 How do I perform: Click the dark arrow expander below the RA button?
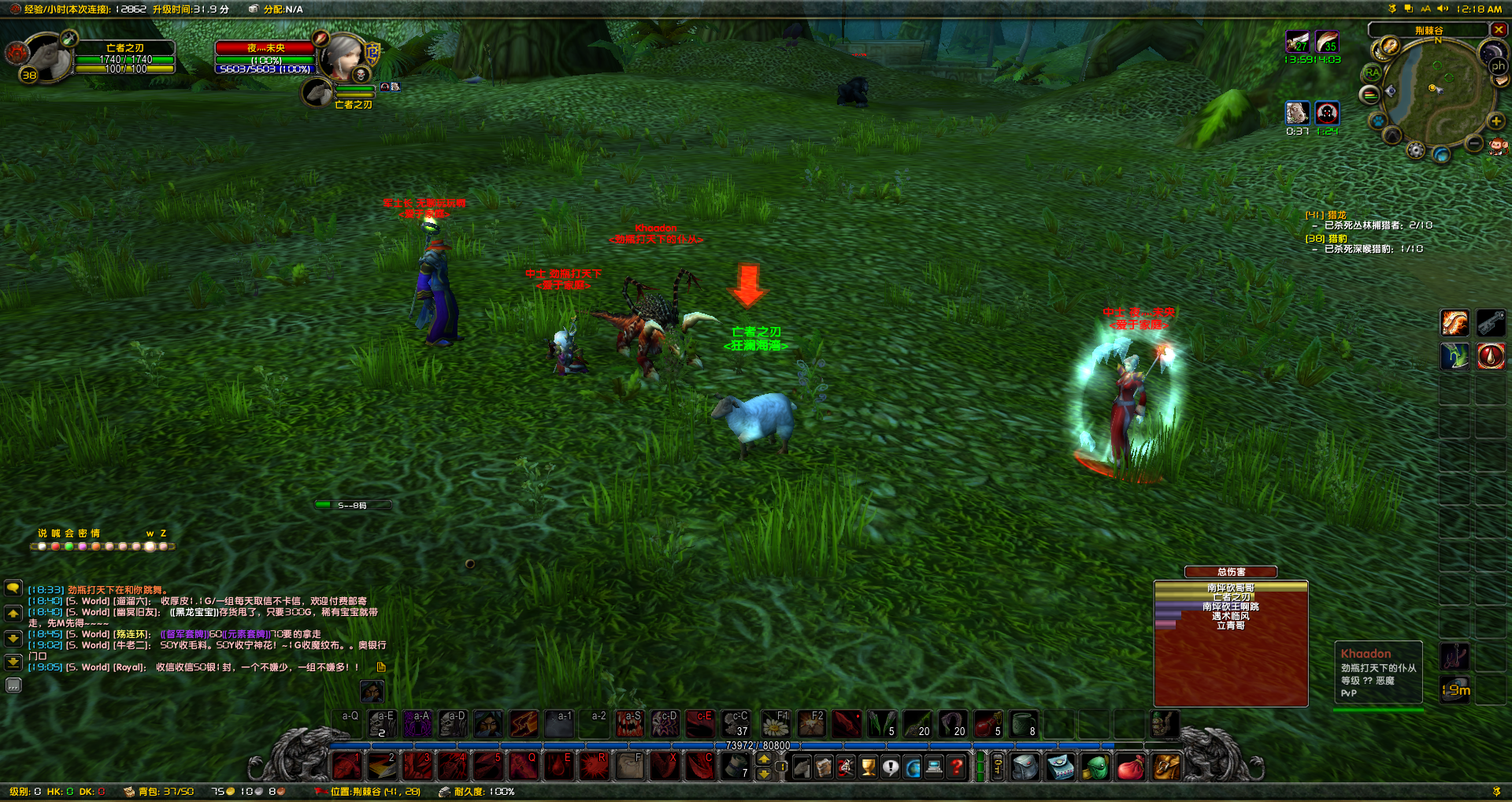pos(1392,134)
